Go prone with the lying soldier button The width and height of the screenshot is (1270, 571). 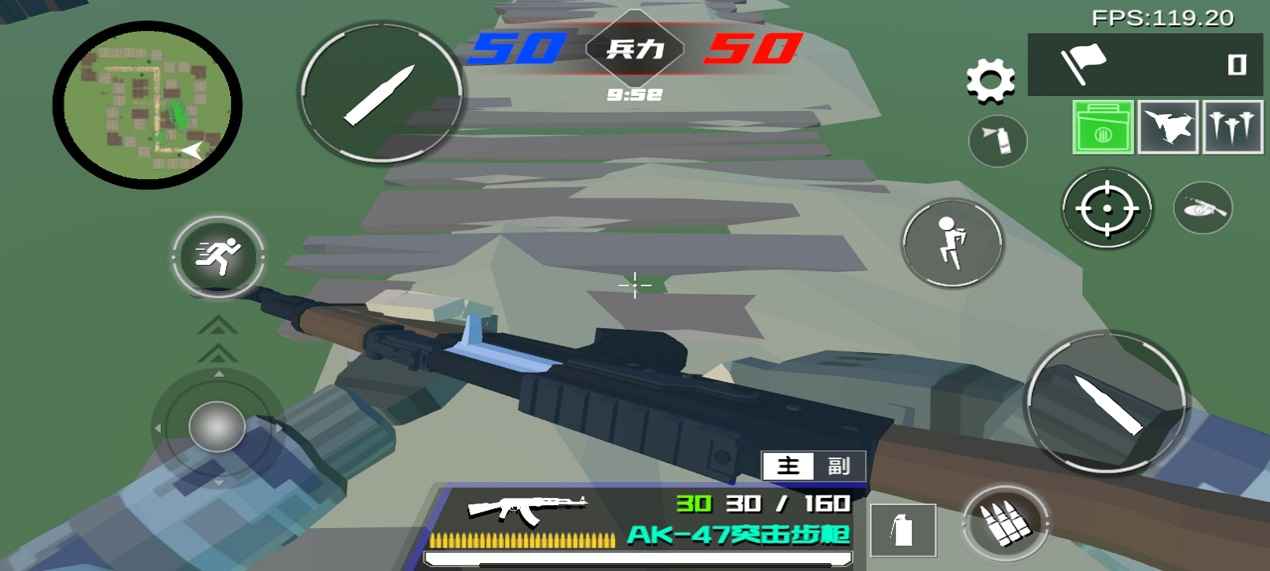click(1202, 208)
